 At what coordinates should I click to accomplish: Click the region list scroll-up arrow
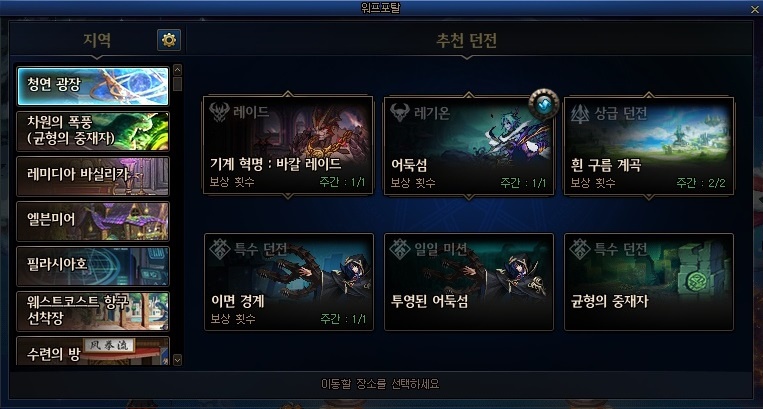point(178,70)
